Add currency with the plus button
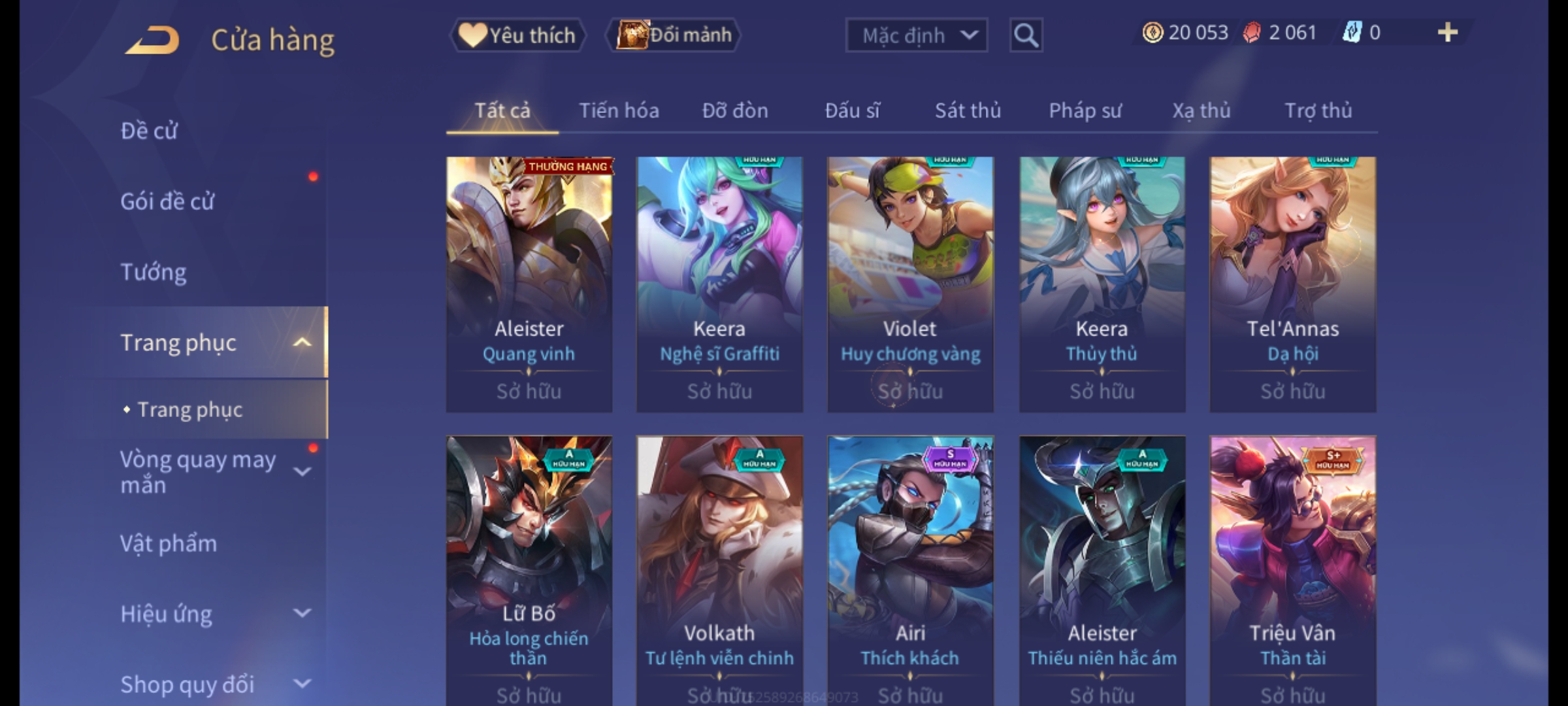The height and width of the screenshot is (706, 1568). coord(1447,33)
